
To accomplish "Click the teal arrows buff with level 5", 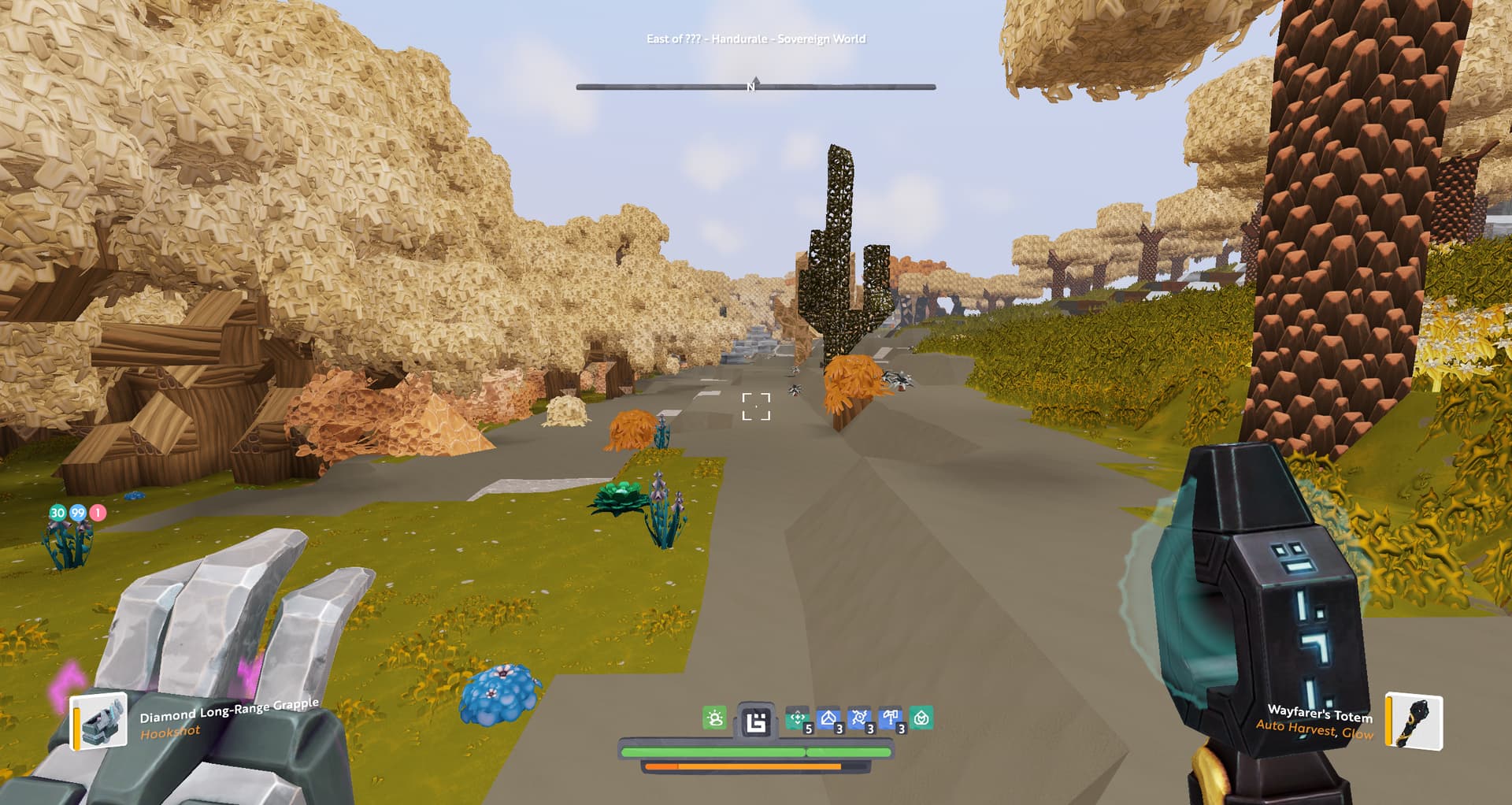I will point(798,718).
